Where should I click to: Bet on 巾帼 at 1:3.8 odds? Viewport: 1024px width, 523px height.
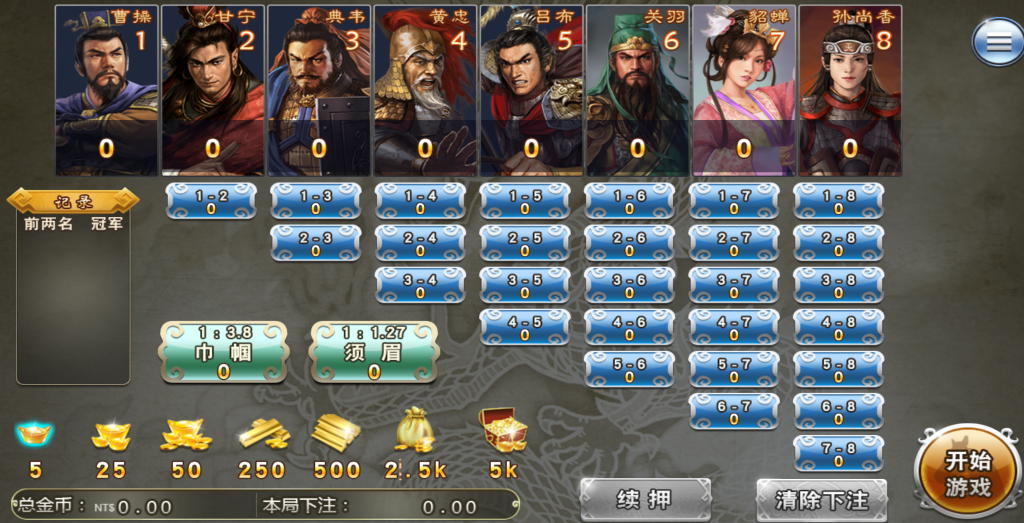coord(224,352)
